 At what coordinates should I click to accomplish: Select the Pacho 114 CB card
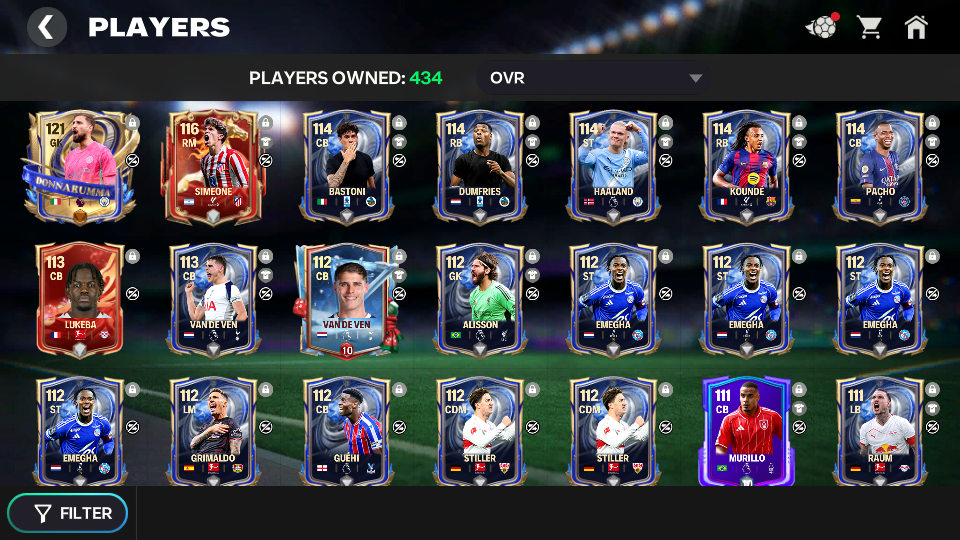coord(879,166)
